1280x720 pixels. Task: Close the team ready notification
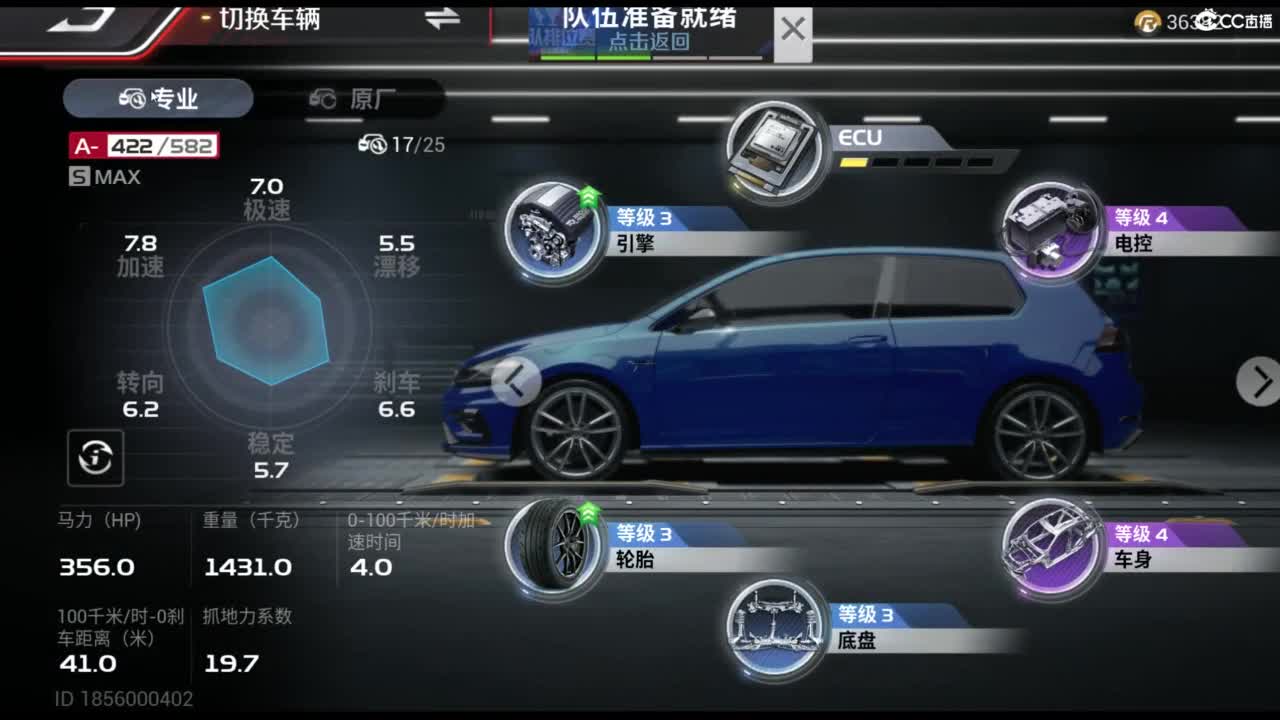(793, 30)
